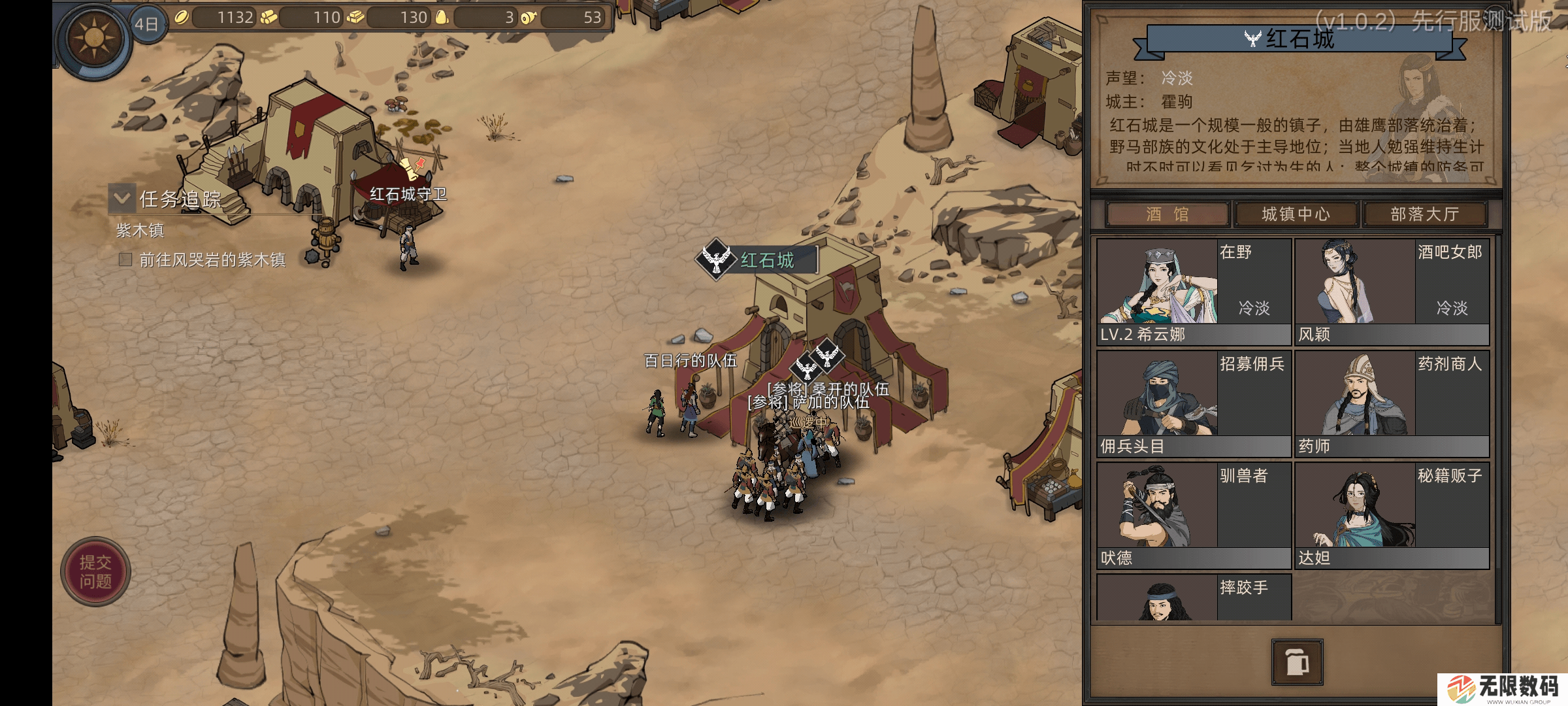Viewport: 1568px width, 706px height.
Task: Select the mercenary leader 佣兵头目
Action: pyautogui.click(x=1194, y=403)
